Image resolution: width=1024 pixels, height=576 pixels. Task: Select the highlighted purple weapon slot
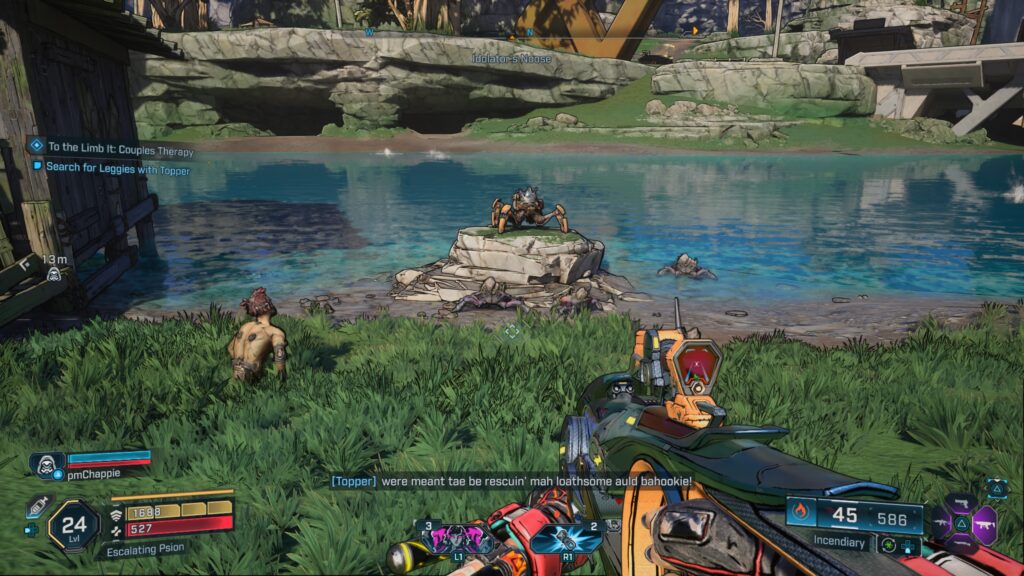(x=983, y=524)
